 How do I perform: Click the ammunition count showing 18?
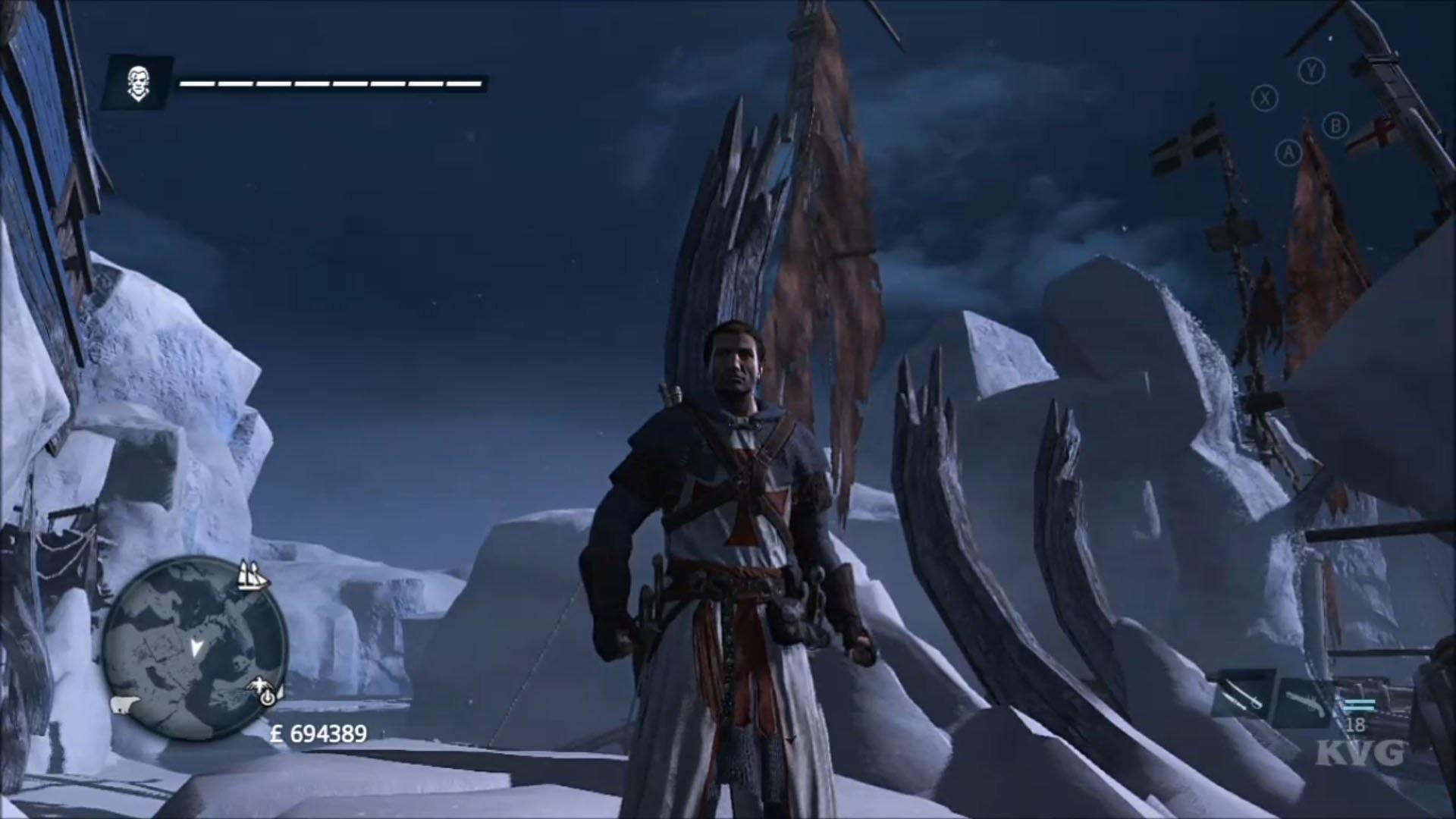(1356, 724)
